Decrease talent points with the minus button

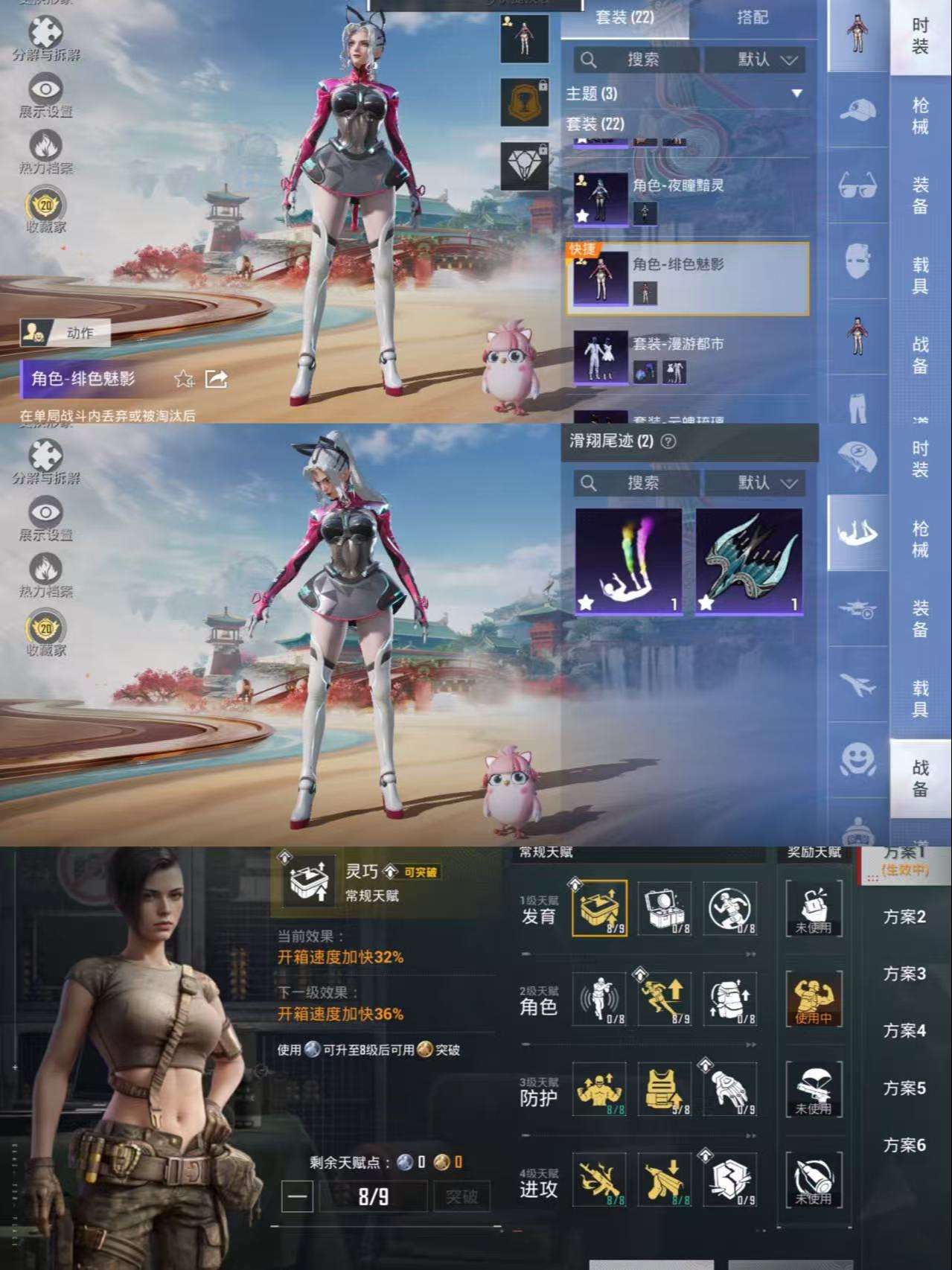point(297,1197)
